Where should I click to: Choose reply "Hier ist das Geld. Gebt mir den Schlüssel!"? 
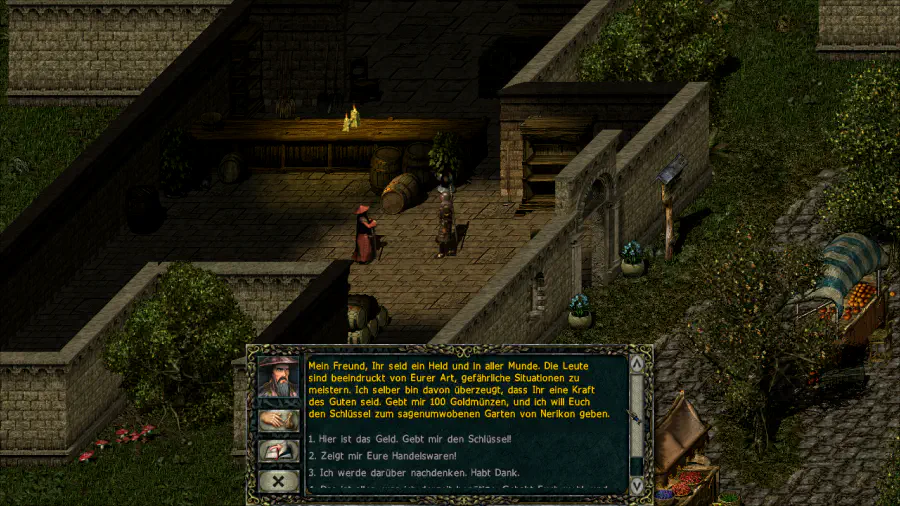point(410,439)
